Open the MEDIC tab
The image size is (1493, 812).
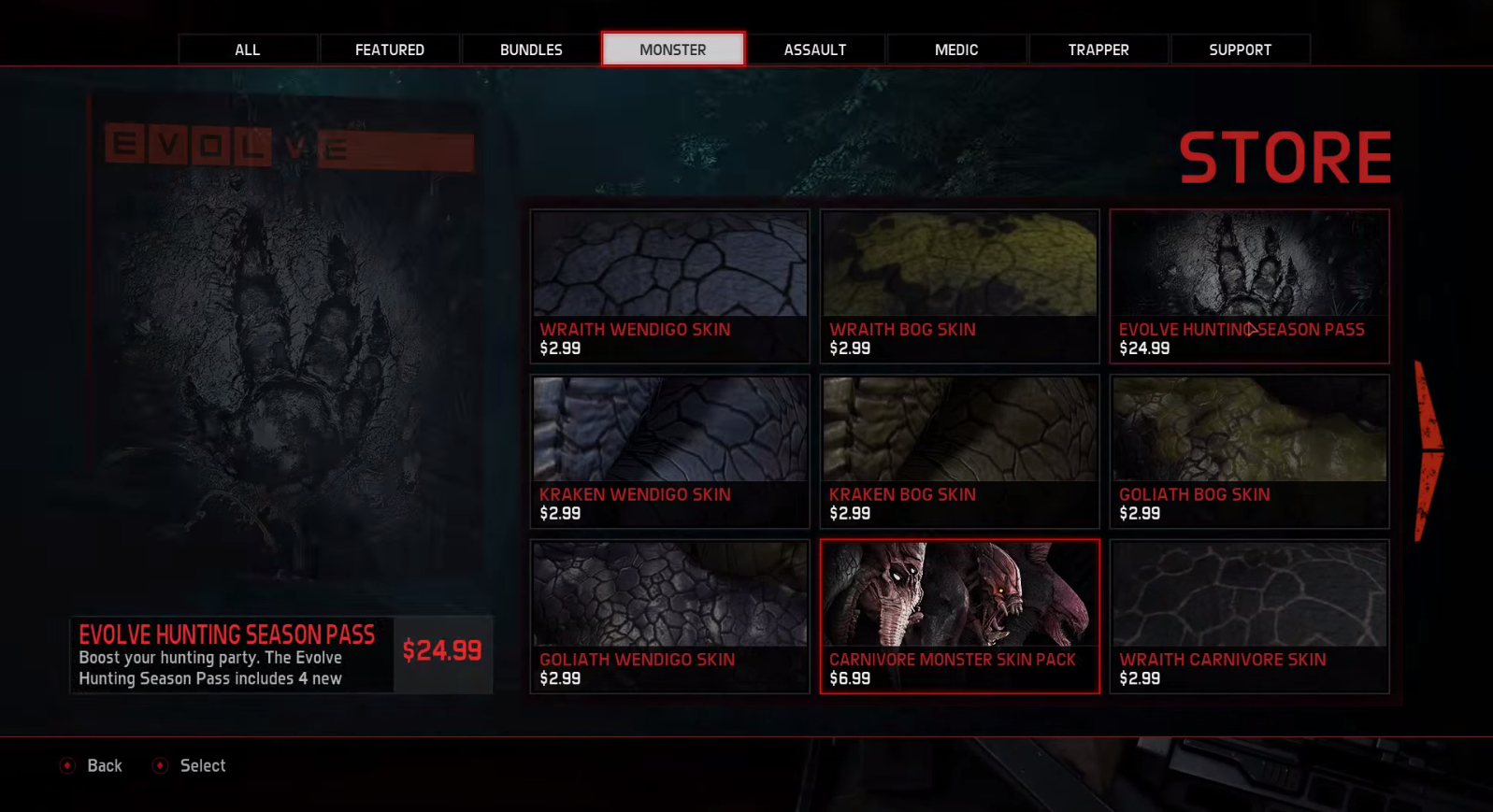point(956,50)
